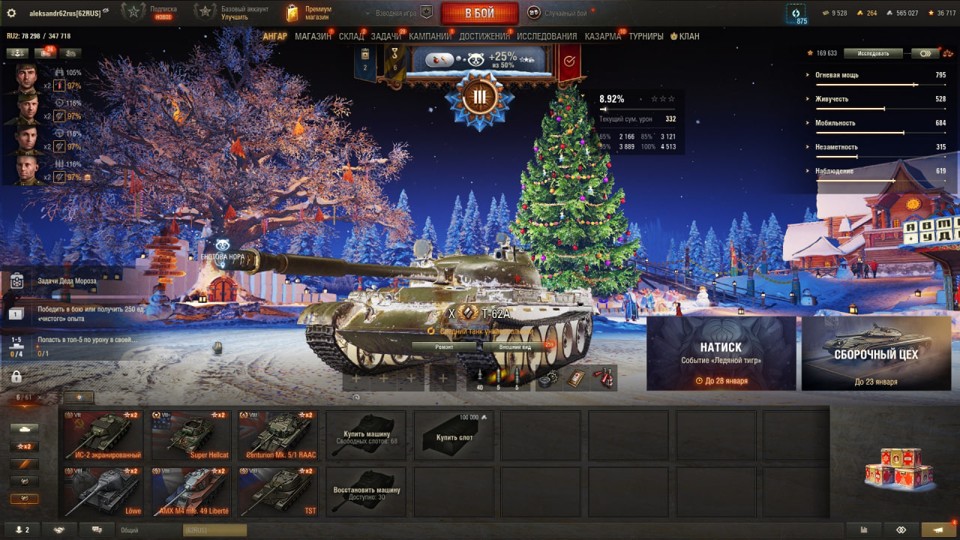Select the ИС-2 экранированный tank

pos(102,435)
